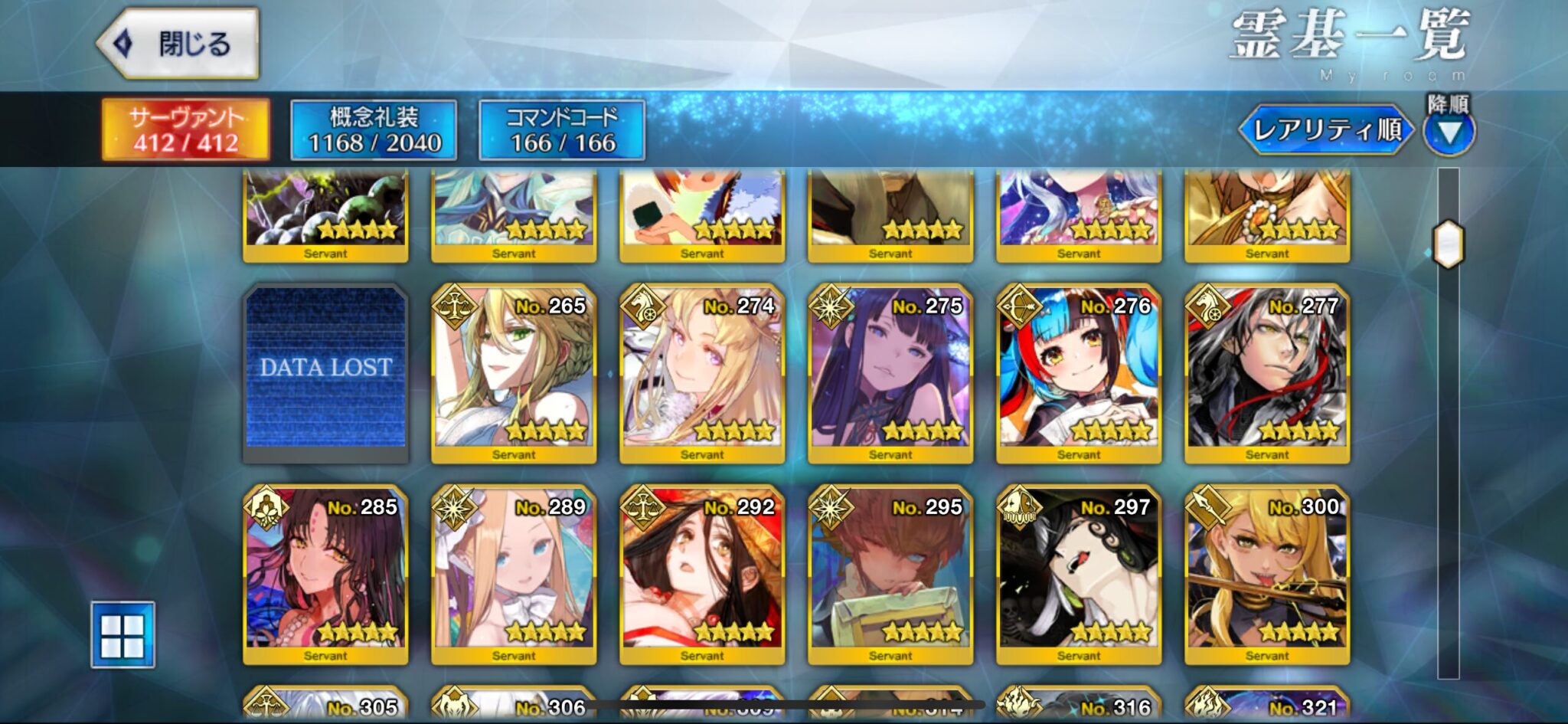View servant card No. 300
Screen dimensions: 1568x724
(1267, 574)
